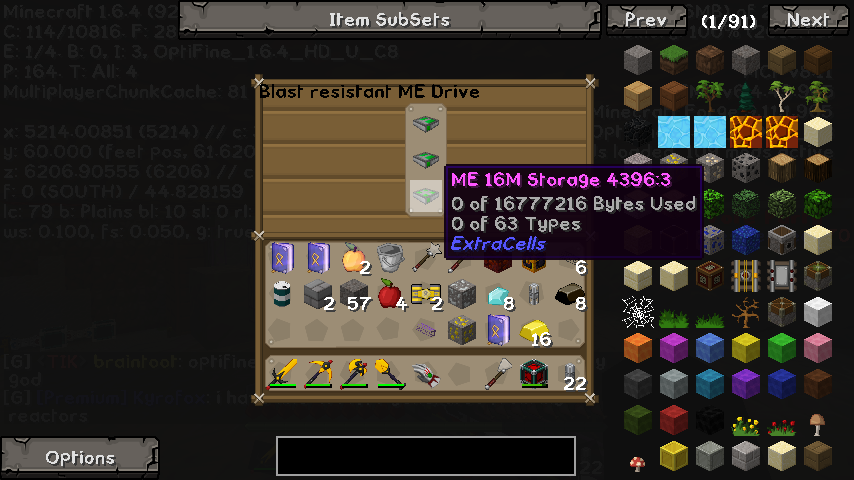The height and width of the screenshot is (480, 854).
Task: Open the Item SubSets dropdown
Action: 389,19
